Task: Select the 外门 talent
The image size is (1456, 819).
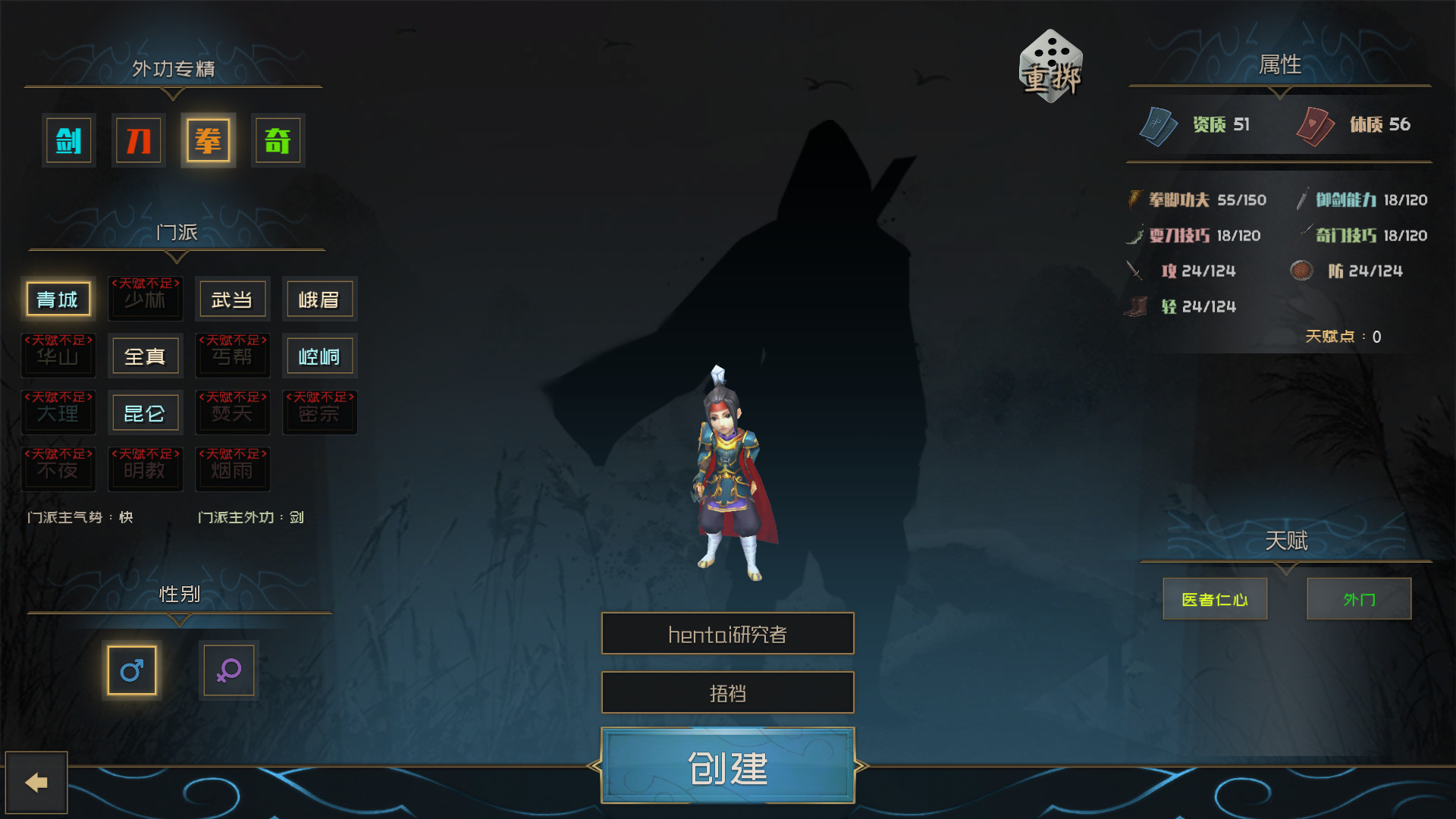Action: [x=1359, y=599]
